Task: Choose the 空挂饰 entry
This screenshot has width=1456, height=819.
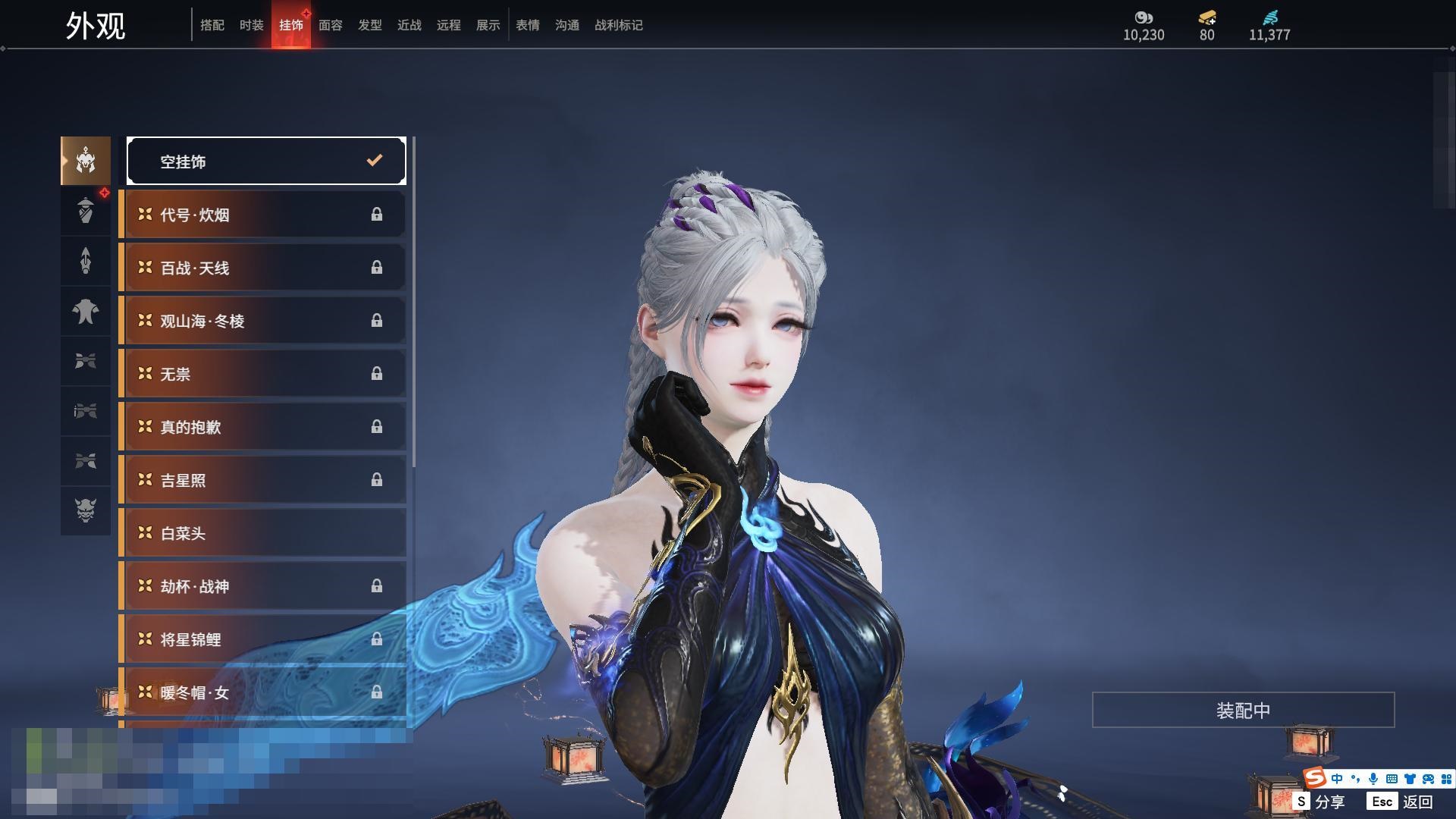Action: point(266,161)
